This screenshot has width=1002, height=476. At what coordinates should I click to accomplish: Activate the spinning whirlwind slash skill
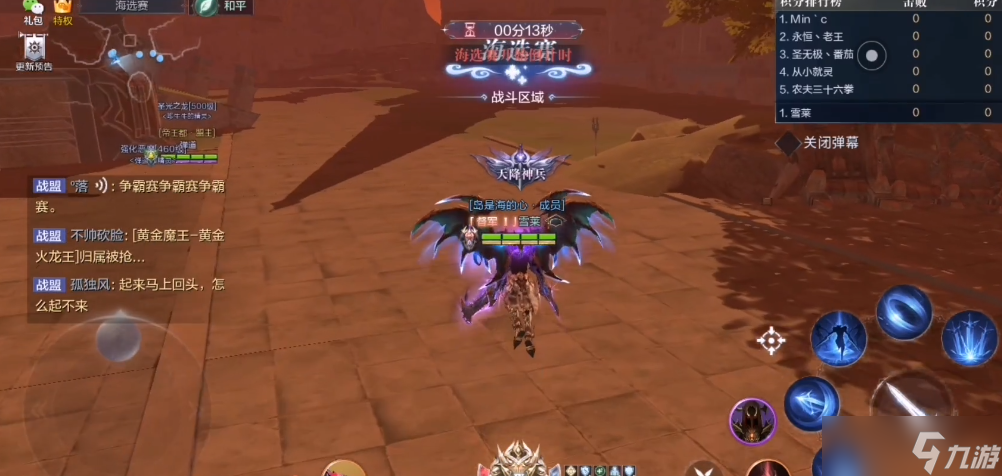[903, 312]
